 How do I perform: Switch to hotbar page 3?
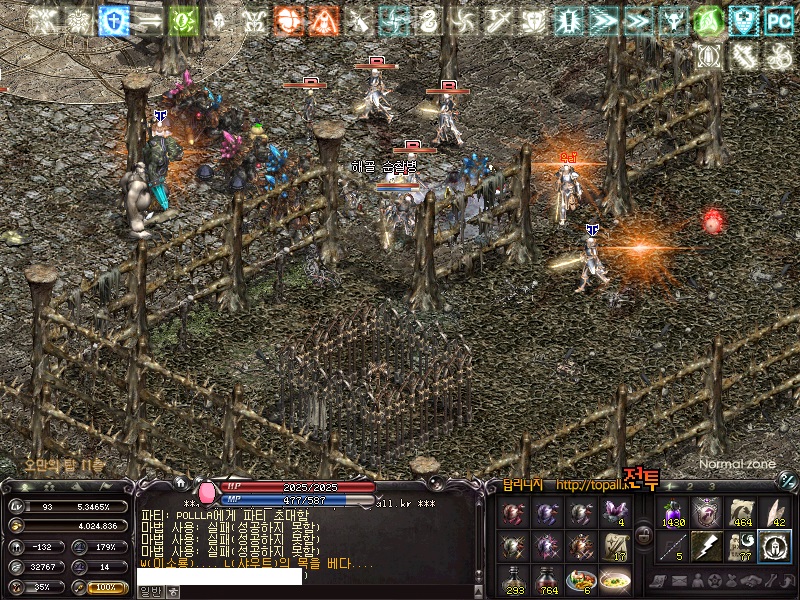tap(712, 487)
